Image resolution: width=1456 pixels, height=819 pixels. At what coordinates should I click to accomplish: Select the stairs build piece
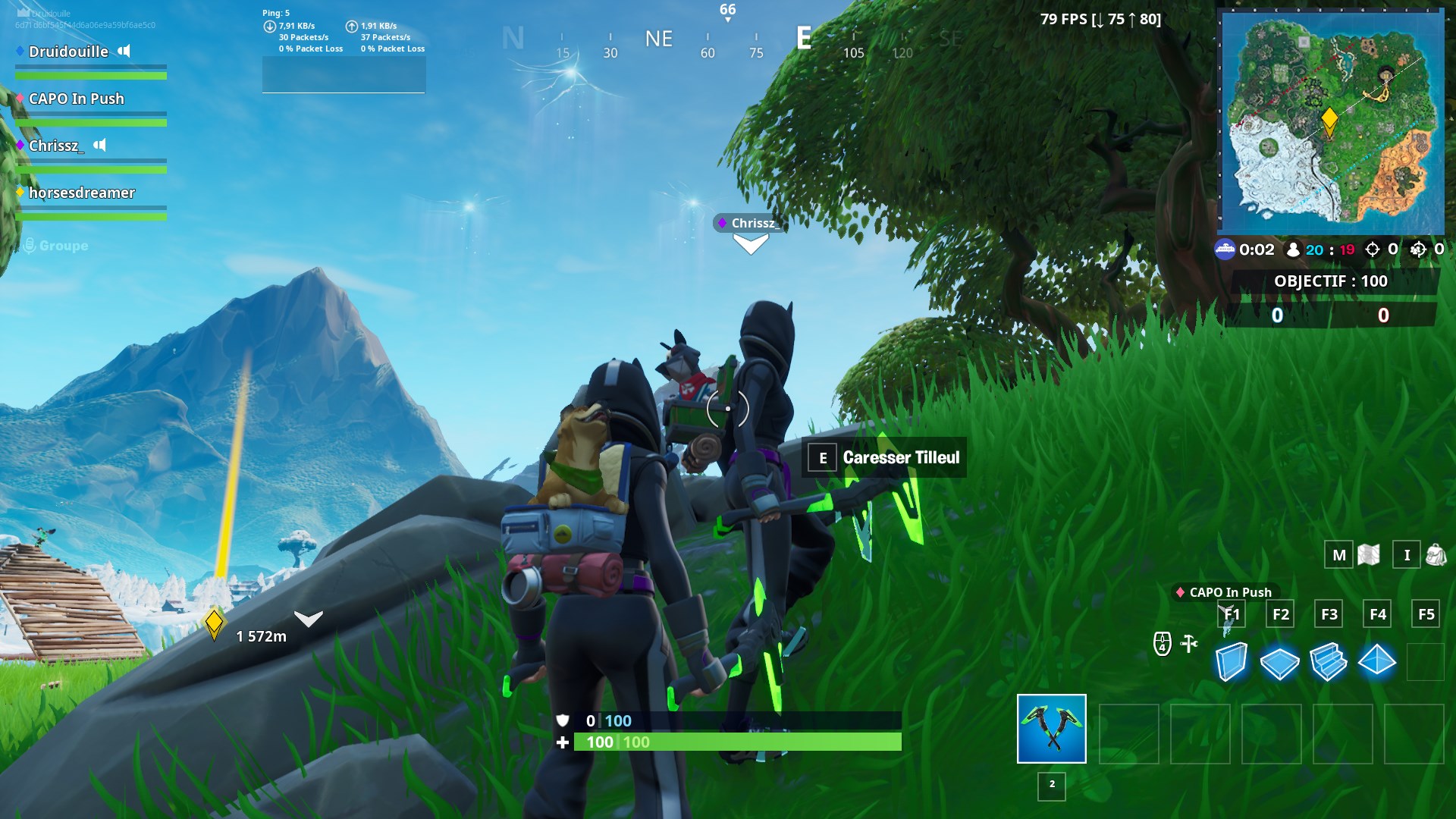[x=1328, y=661]
